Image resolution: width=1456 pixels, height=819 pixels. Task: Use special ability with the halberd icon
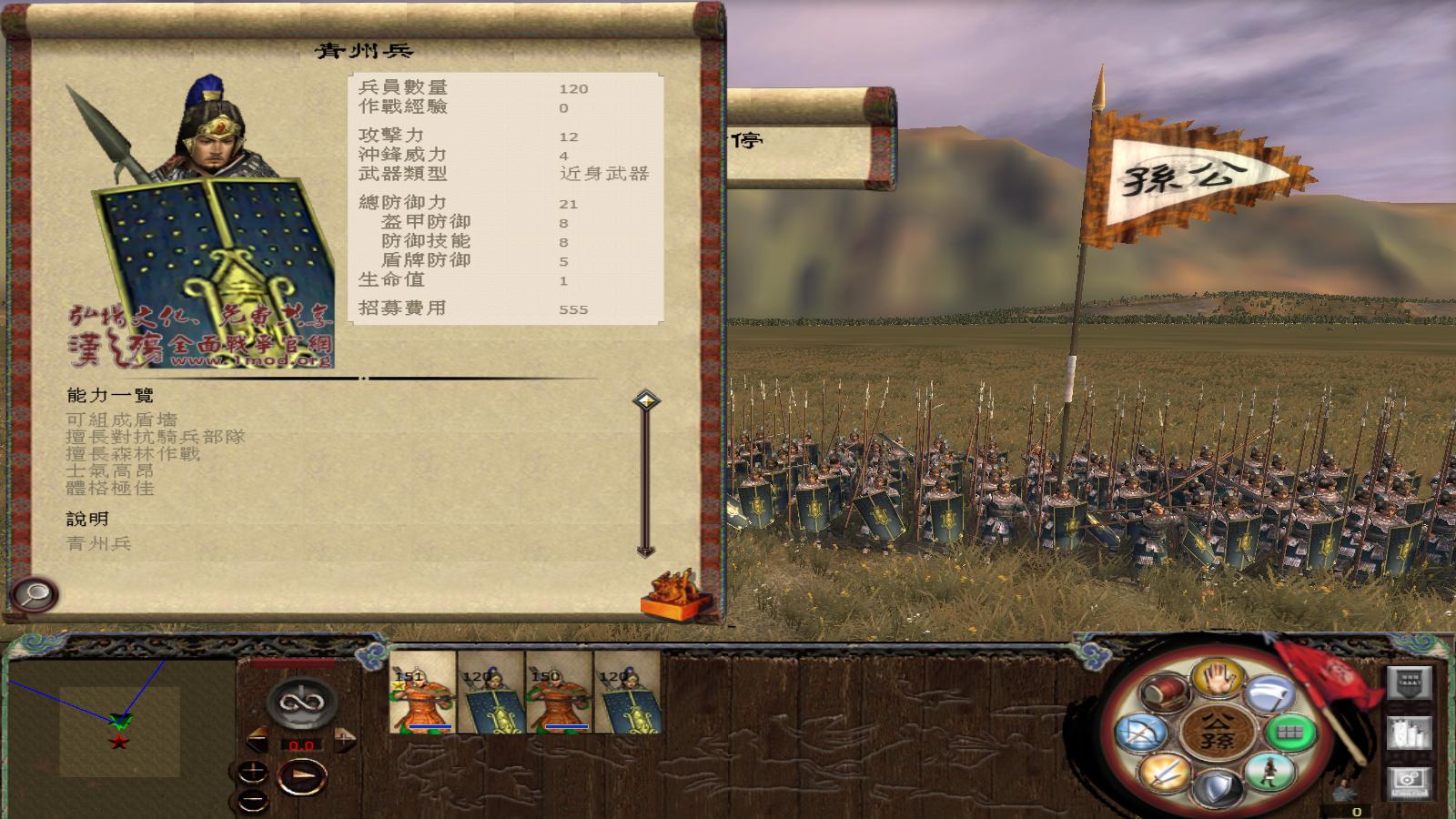1269,692
